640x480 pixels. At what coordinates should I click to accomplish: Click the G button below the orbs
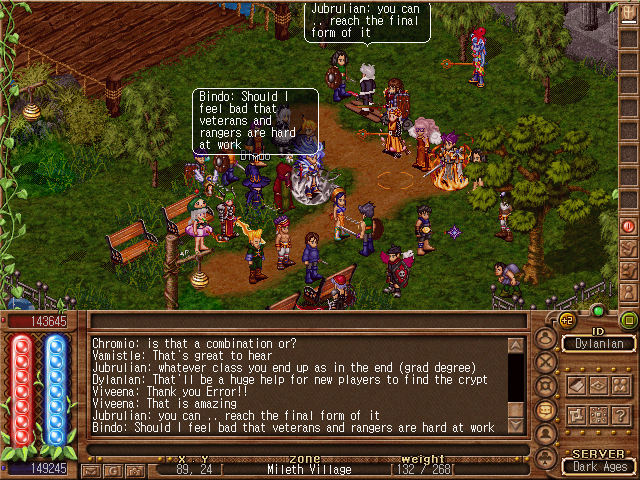pos(111,469)
